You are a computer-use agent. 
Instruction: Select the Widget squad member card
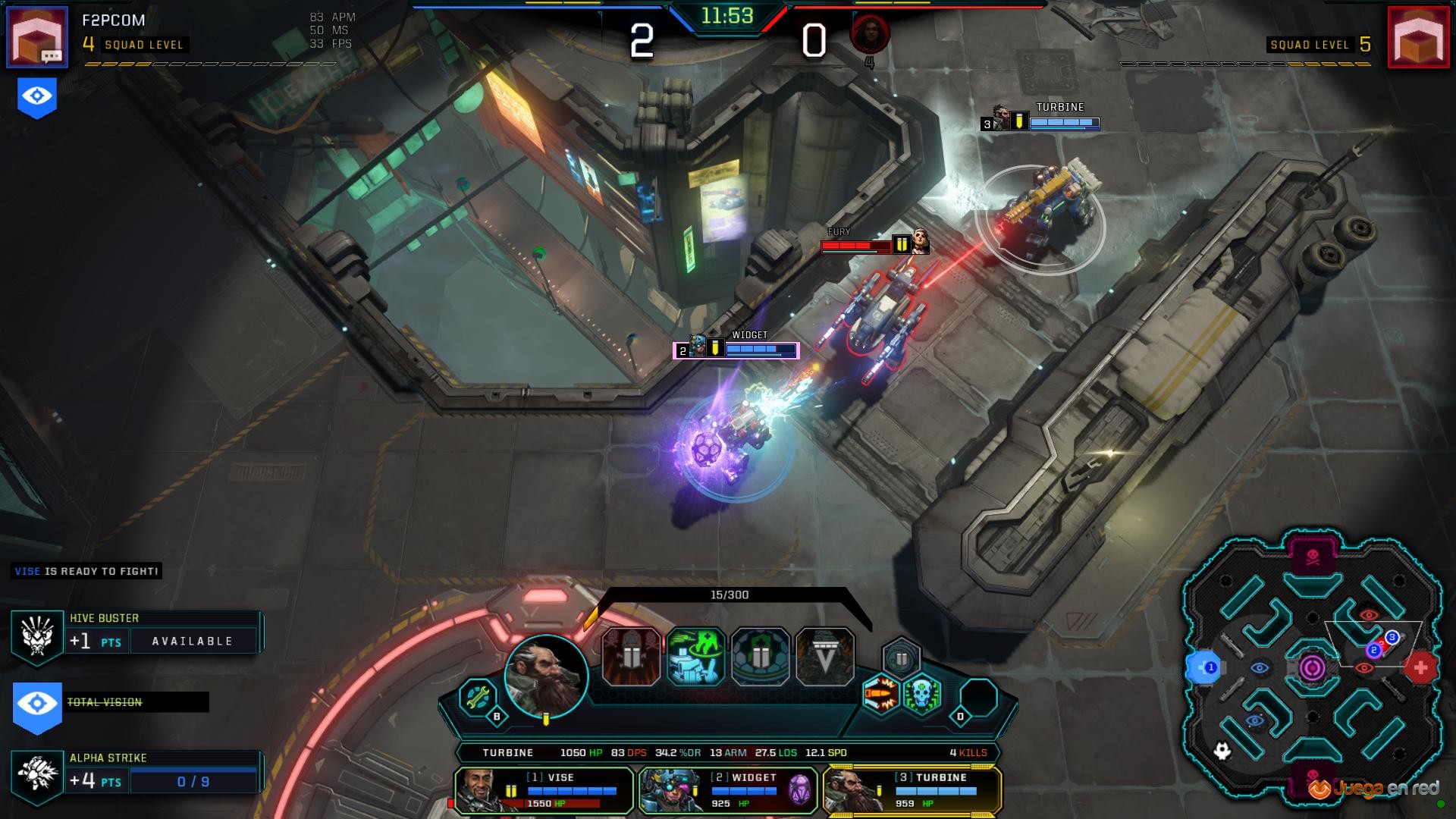click(x=728, y=790)
